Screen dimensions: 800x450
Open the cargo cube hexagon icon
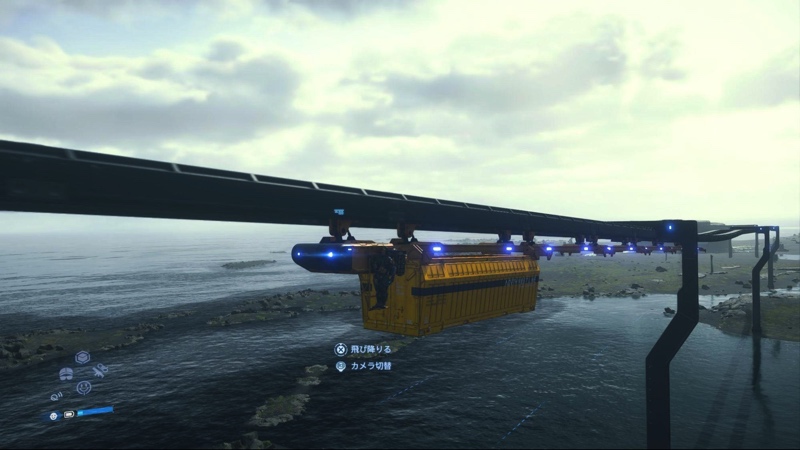pyautogui.click(x=82, y=357)
